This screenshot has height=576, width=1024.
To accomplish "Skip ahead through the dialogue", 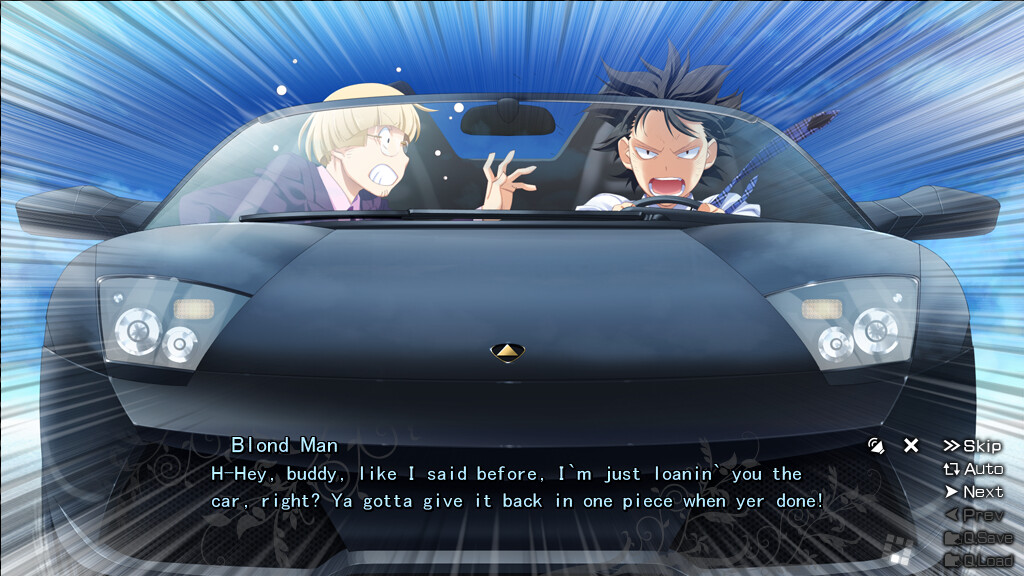I will [x=972, y=446].
